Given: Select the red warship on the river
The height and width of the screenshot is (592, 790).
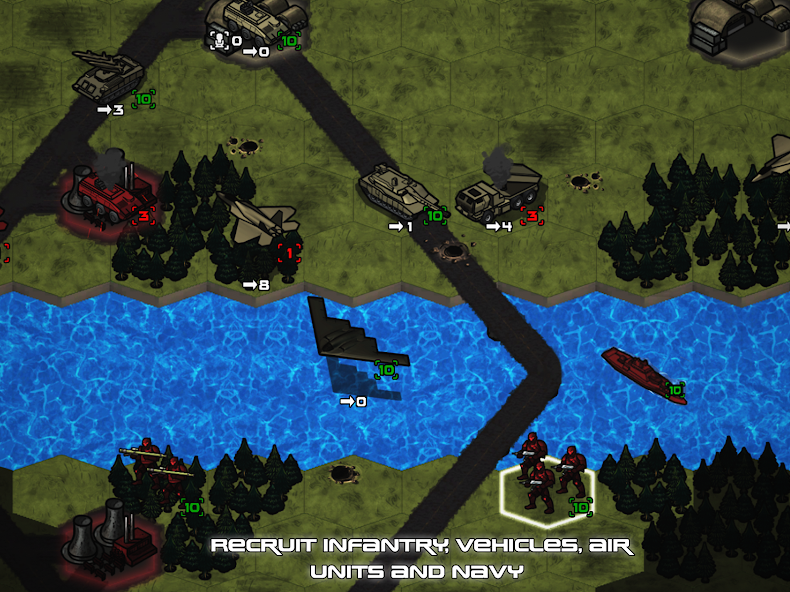Looking at the screenshot, I should coord(643,373).
